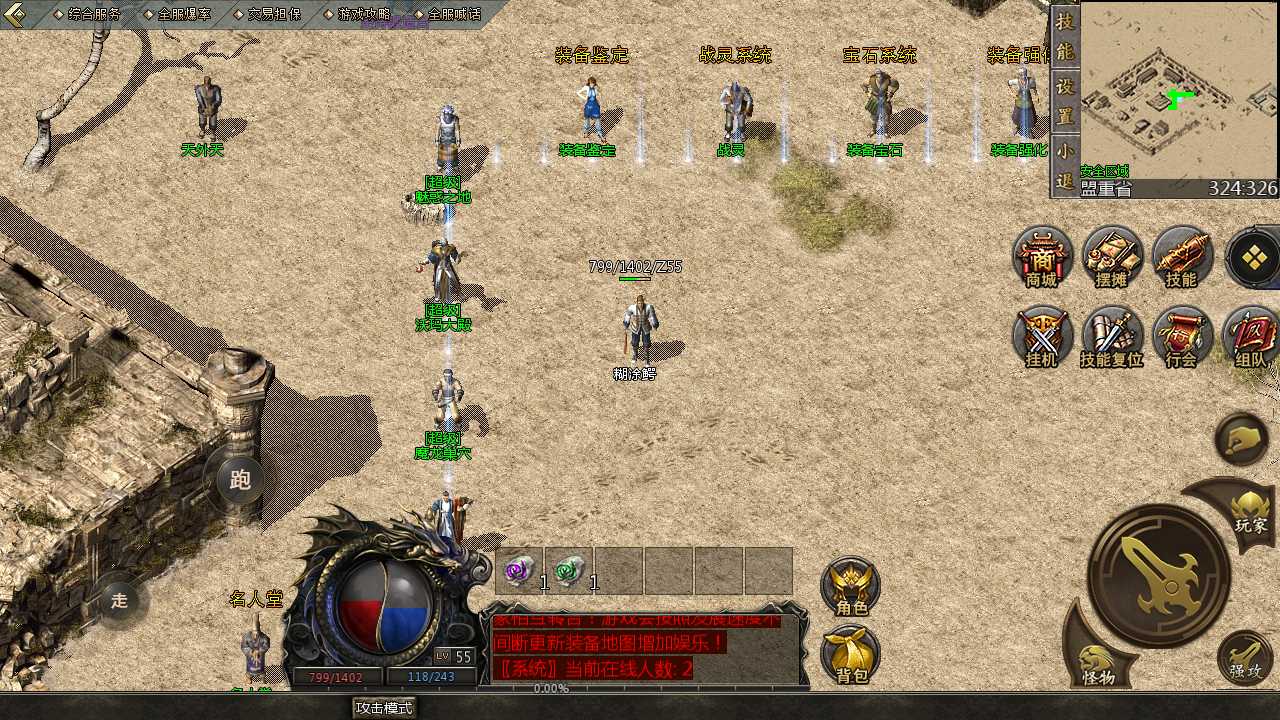
Task: Open the 行会 guild panel
Action: point(1181,338)
